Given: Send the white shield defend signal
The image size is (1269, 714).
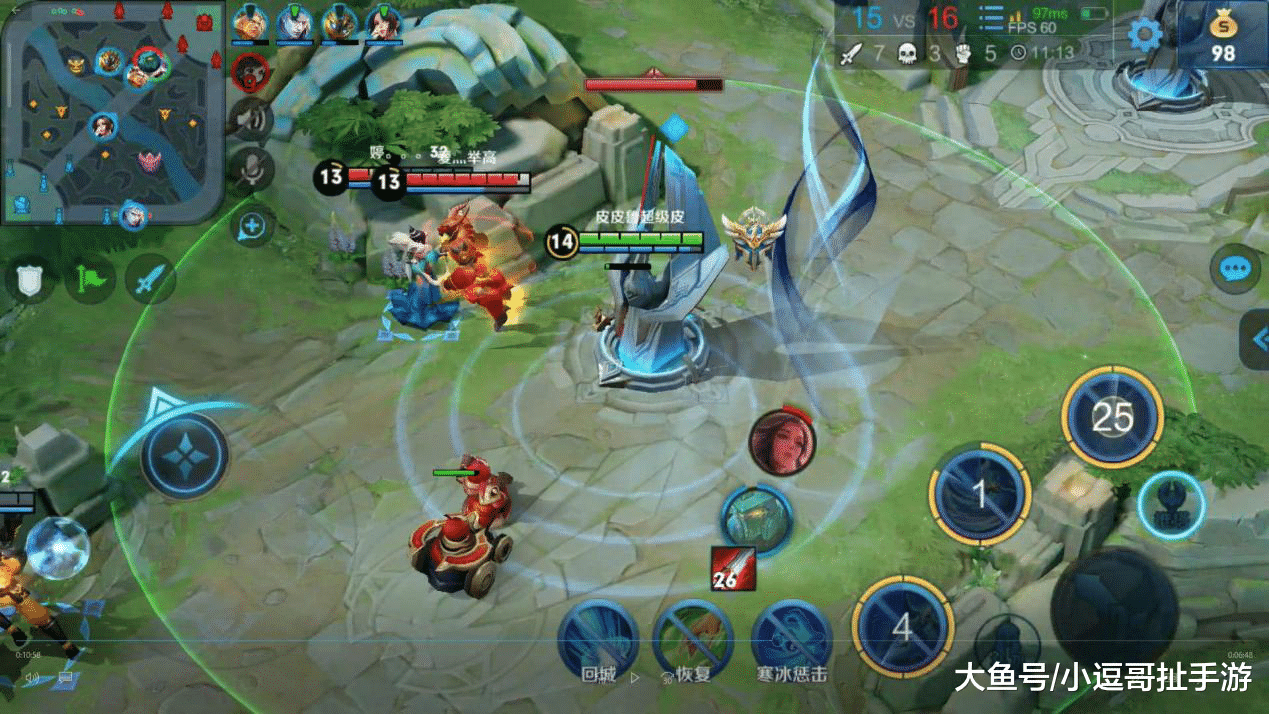Looking at the screenshot, I should point(29,280).
